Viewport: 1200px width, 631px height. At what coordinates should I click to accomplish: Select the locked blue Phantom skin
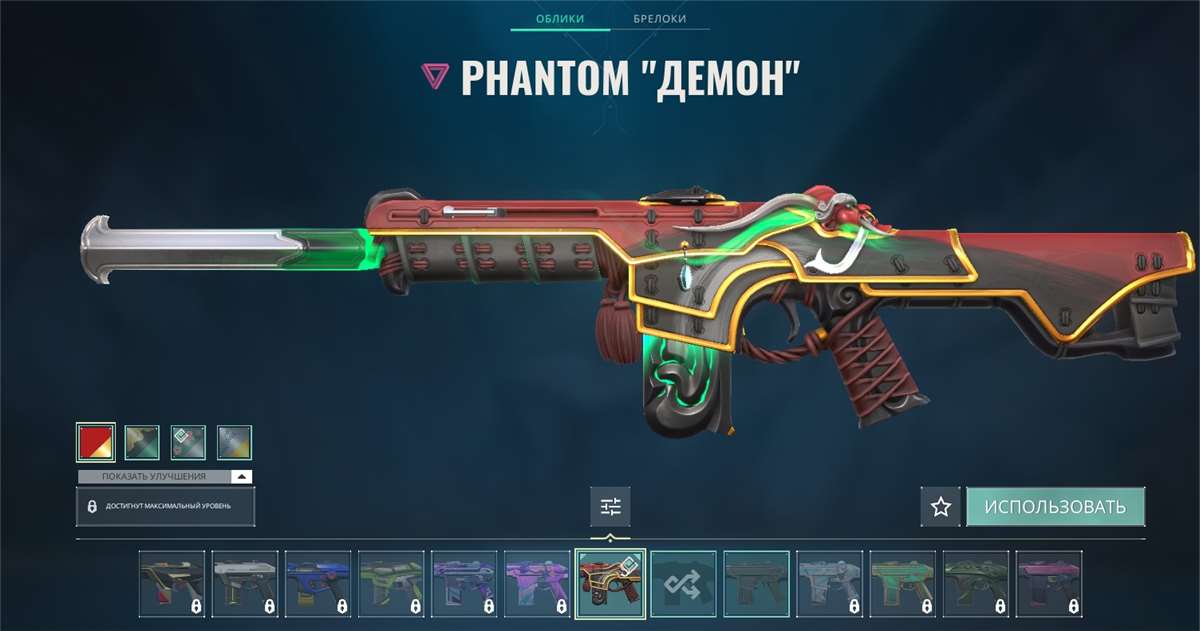tap(318, 583)
